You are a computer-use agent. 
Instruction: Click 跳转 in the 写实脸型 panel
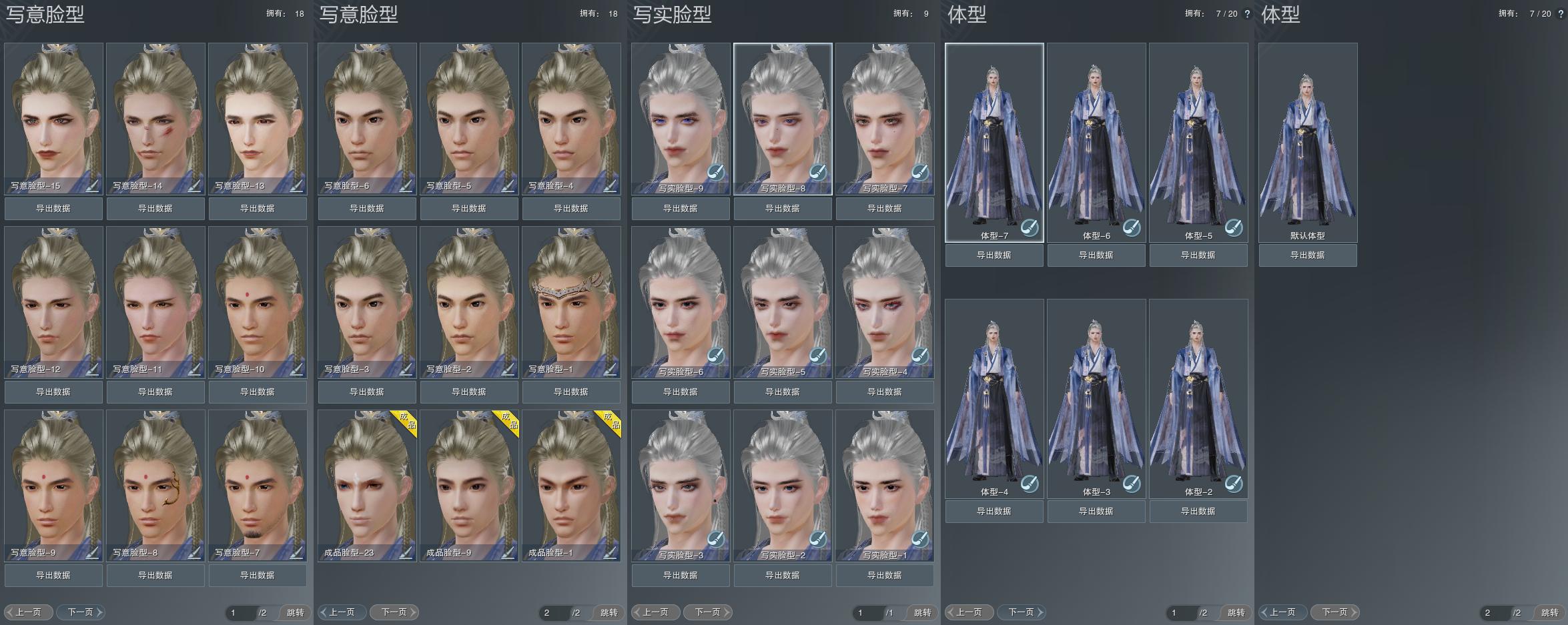923,612
